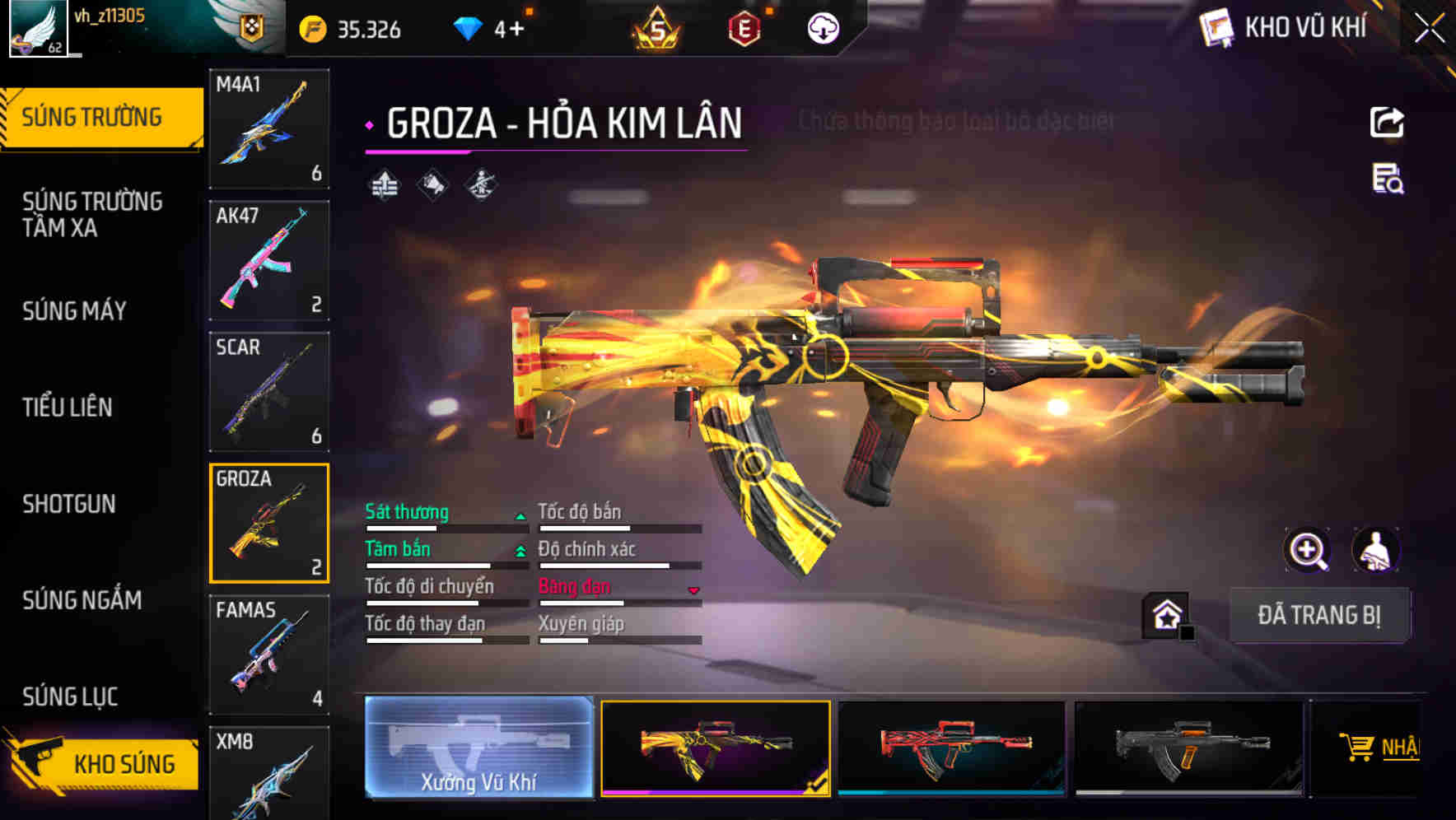Select the M4A1 weapon tile
This screenshot has height=820, width=1456.
(x=269, y=128)
